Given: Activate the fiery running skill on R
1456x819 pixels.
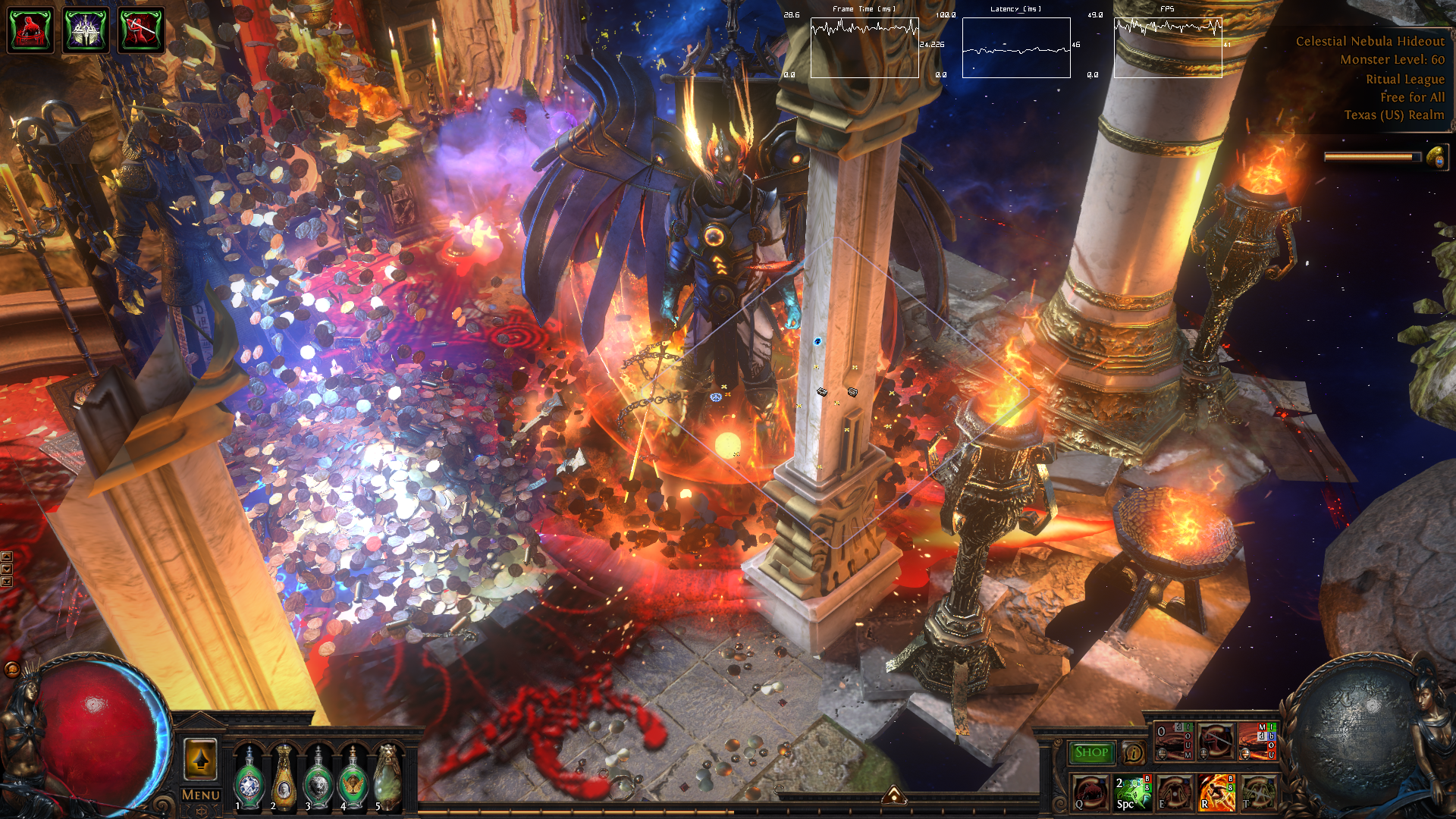Looking at the screenshot, I should (x=1216, y=792).
